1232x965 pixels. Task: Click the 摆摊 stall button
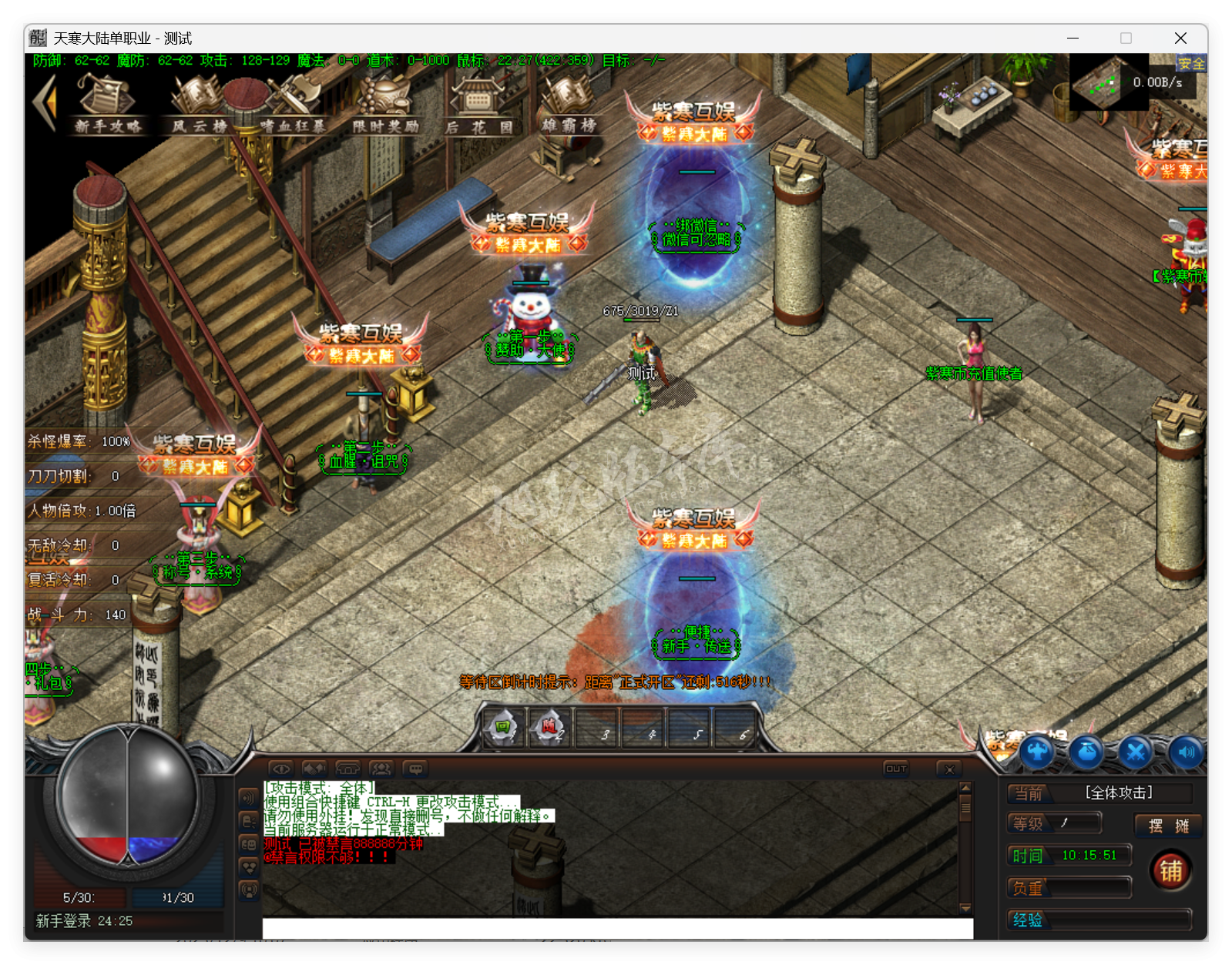click(x=1168, y=826)
